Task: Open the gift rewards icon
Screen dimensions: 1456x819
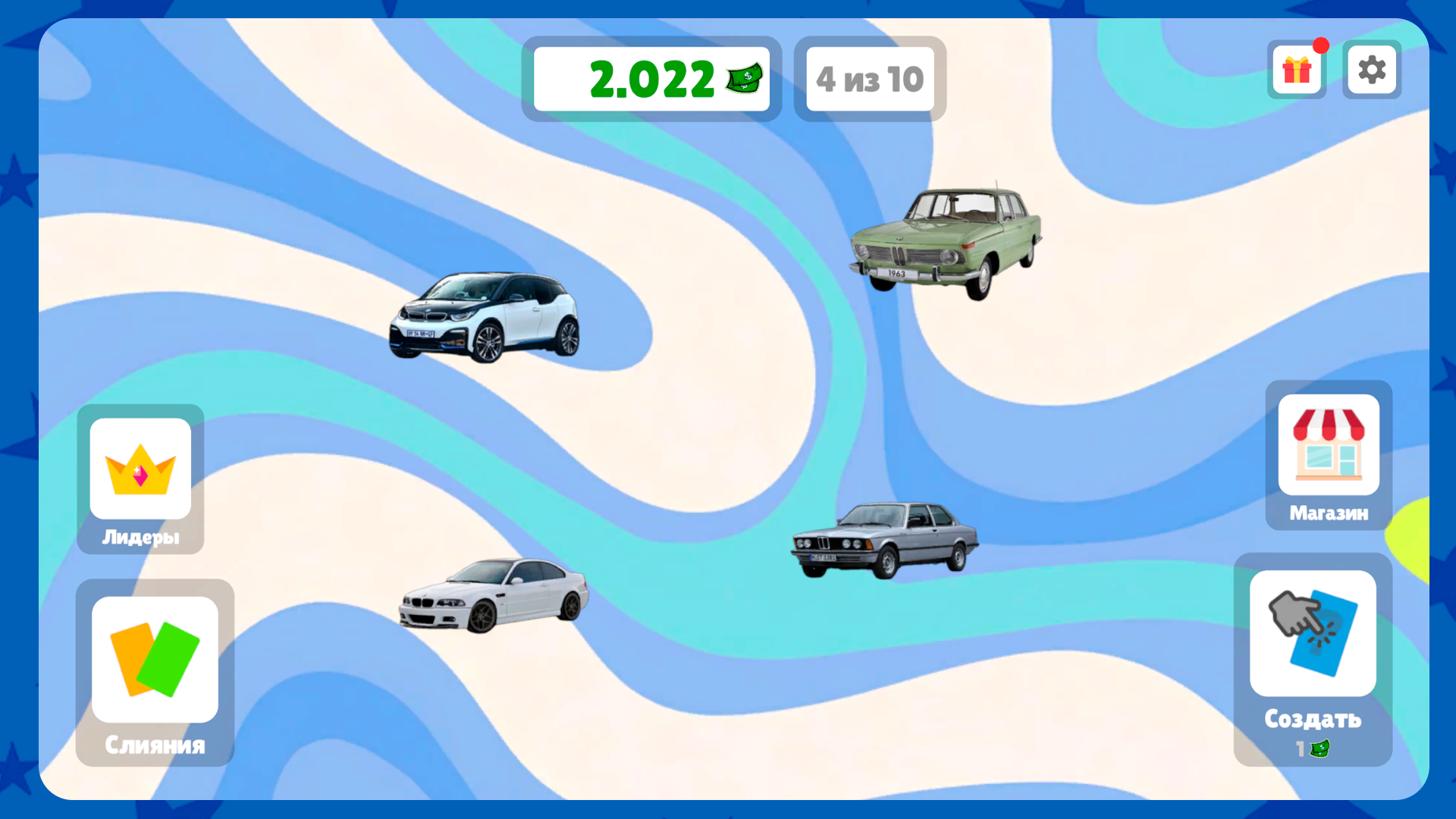Action: click(1297, 70)
